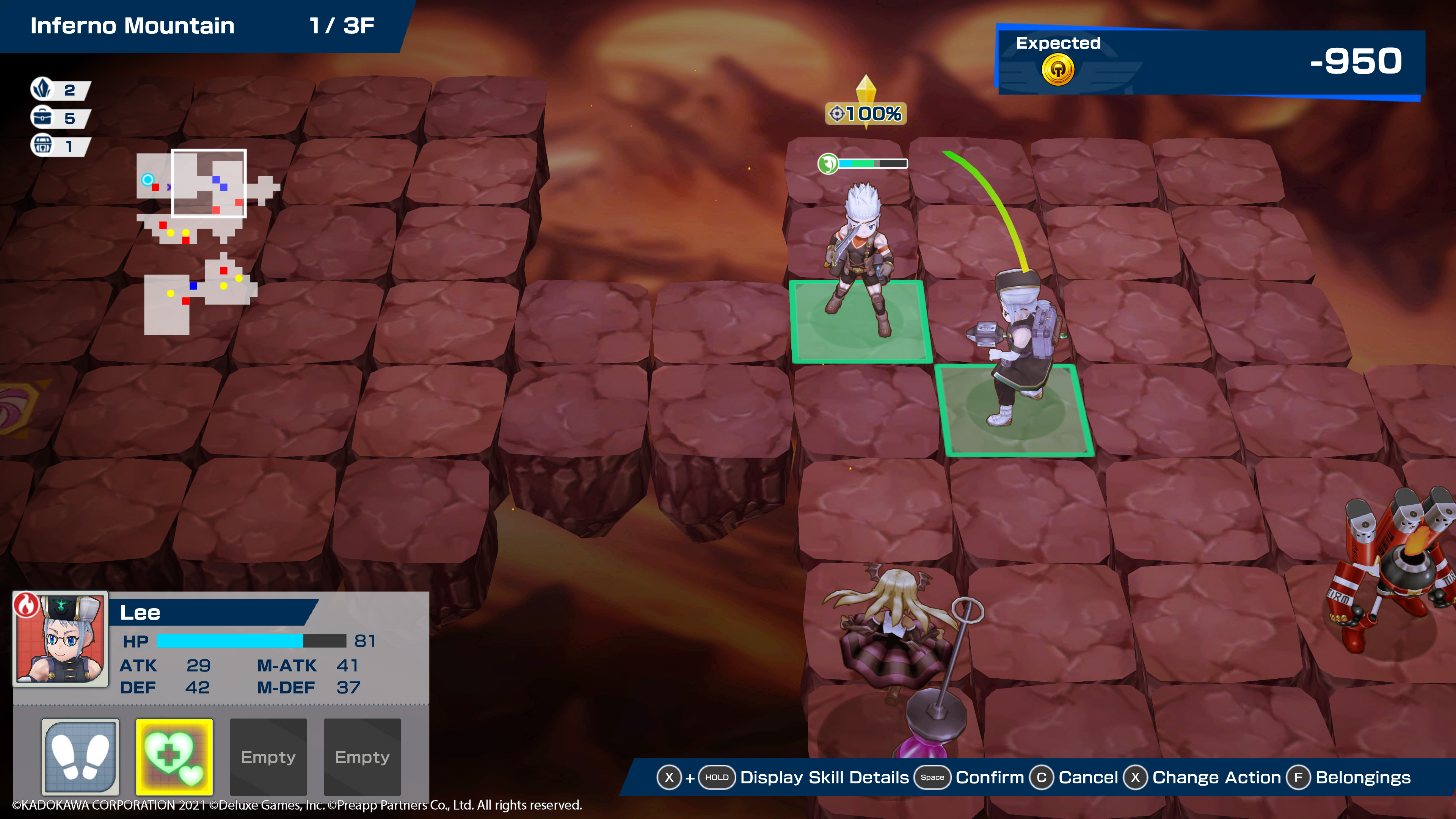
Task: Click the Cancel prompt label
Action: (1087, 778)
